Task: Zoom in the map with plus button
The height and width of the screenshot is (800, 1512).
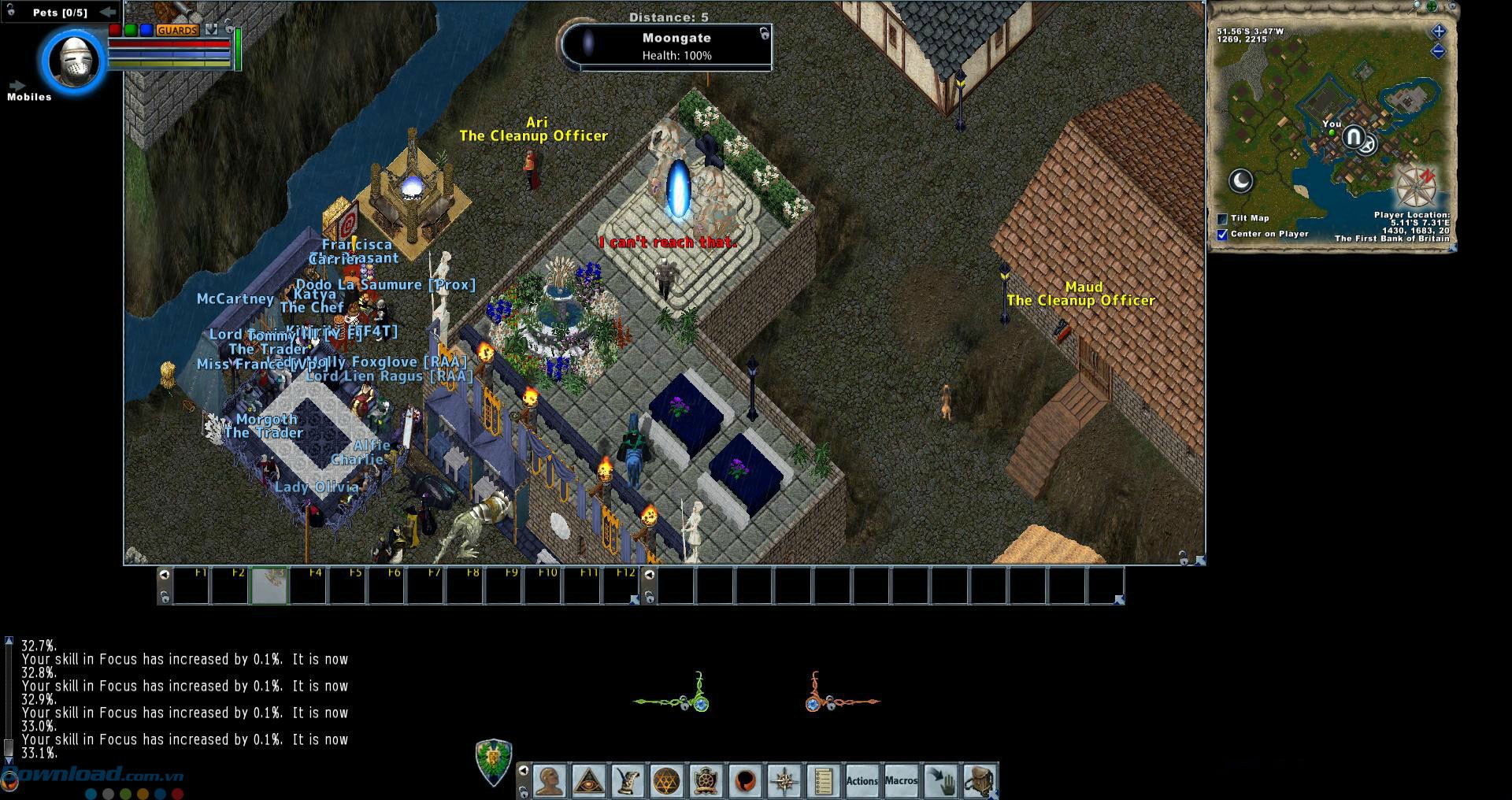Action: click(x=1438, y=31)
